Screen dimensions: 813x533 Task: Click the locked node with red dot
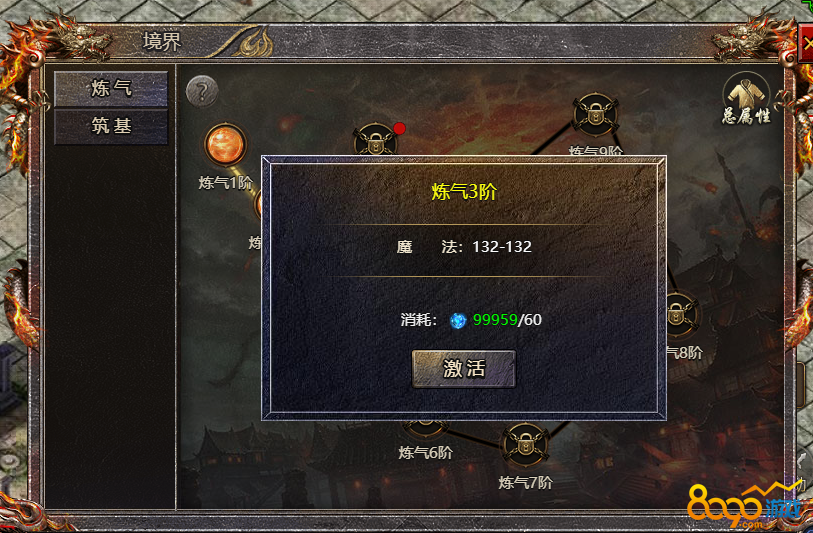pyautogui.click(x=377, y=142)
